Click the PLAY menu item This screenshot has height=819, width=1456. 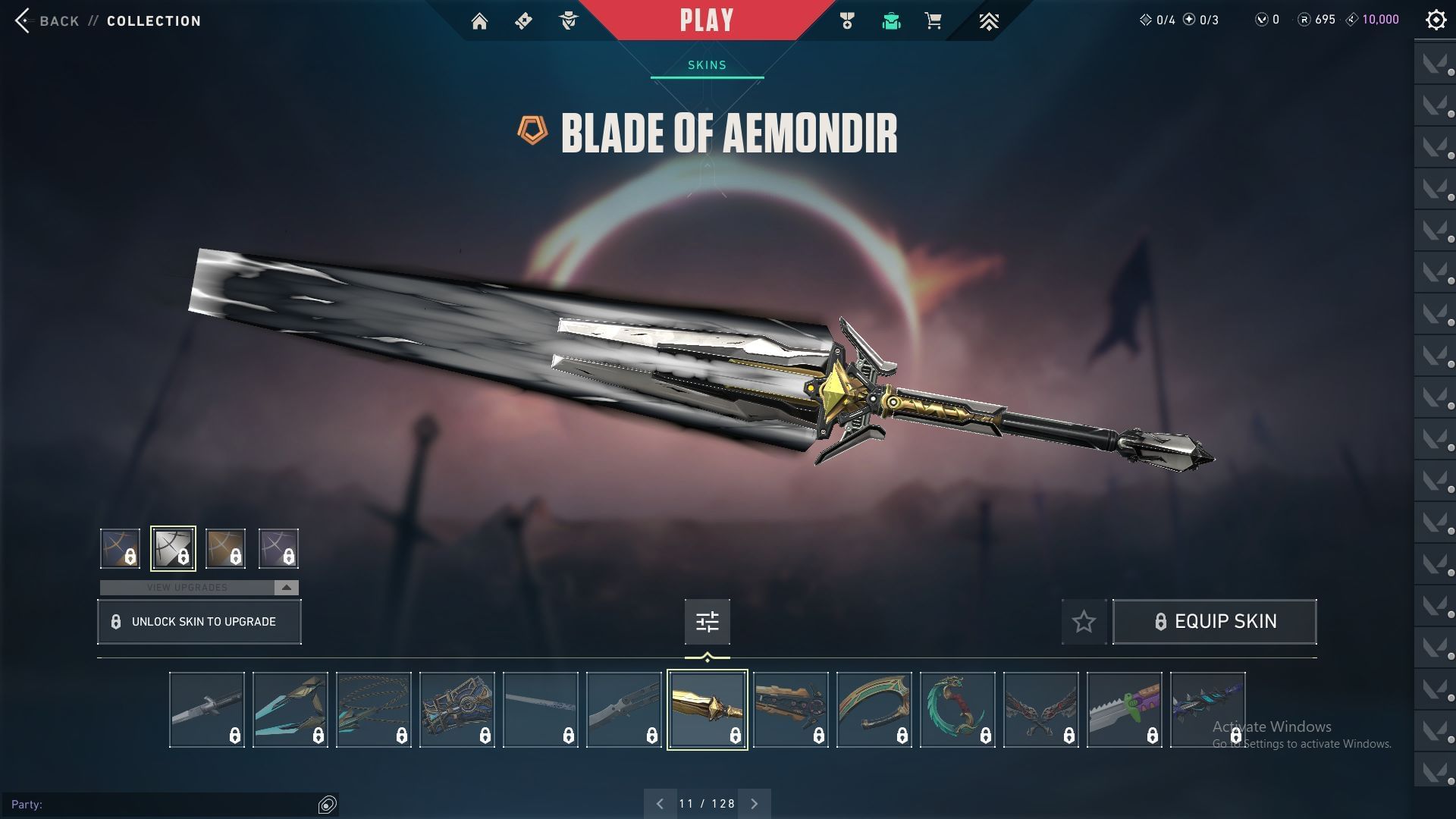706,20
